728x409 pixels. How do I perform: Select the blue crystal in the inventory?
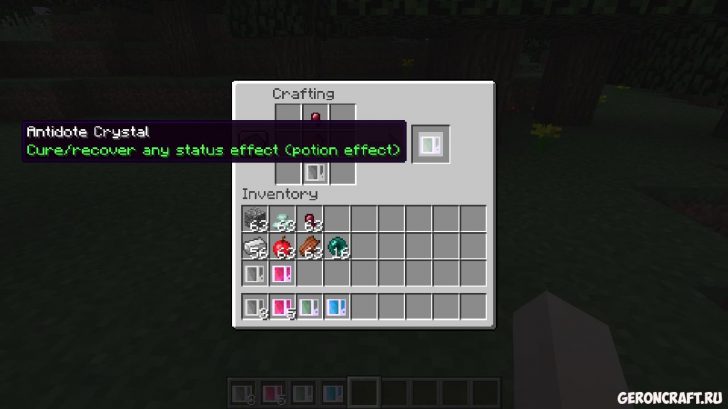pyautogui.click(x=336, y=308)
